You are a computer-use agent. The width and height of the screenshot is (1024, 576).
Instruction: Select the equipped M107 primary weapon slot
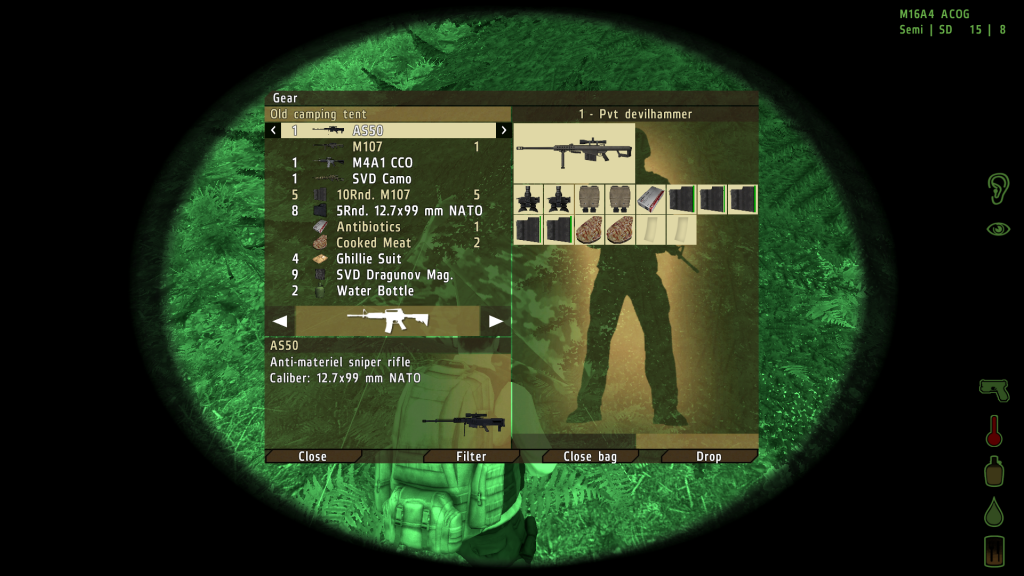tap(574, 153)
